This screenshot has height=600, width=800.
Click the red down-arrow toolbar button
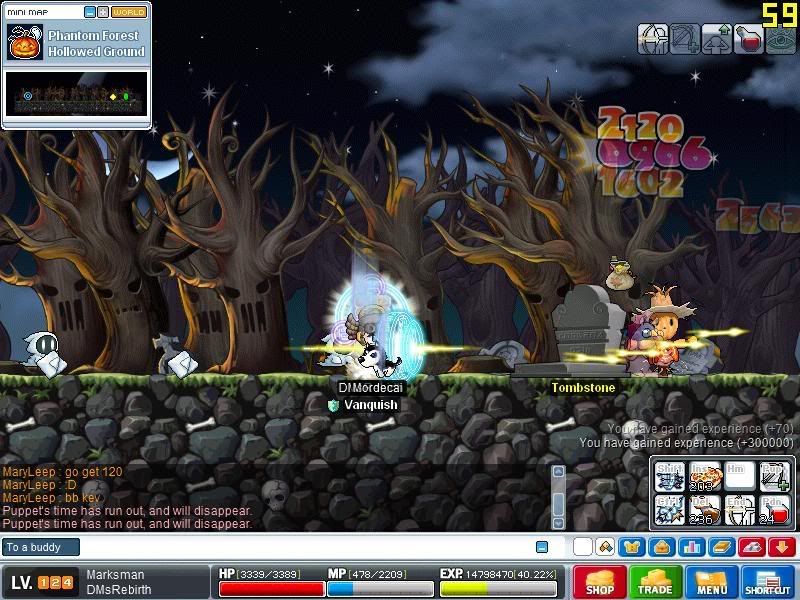coord(782,547)
